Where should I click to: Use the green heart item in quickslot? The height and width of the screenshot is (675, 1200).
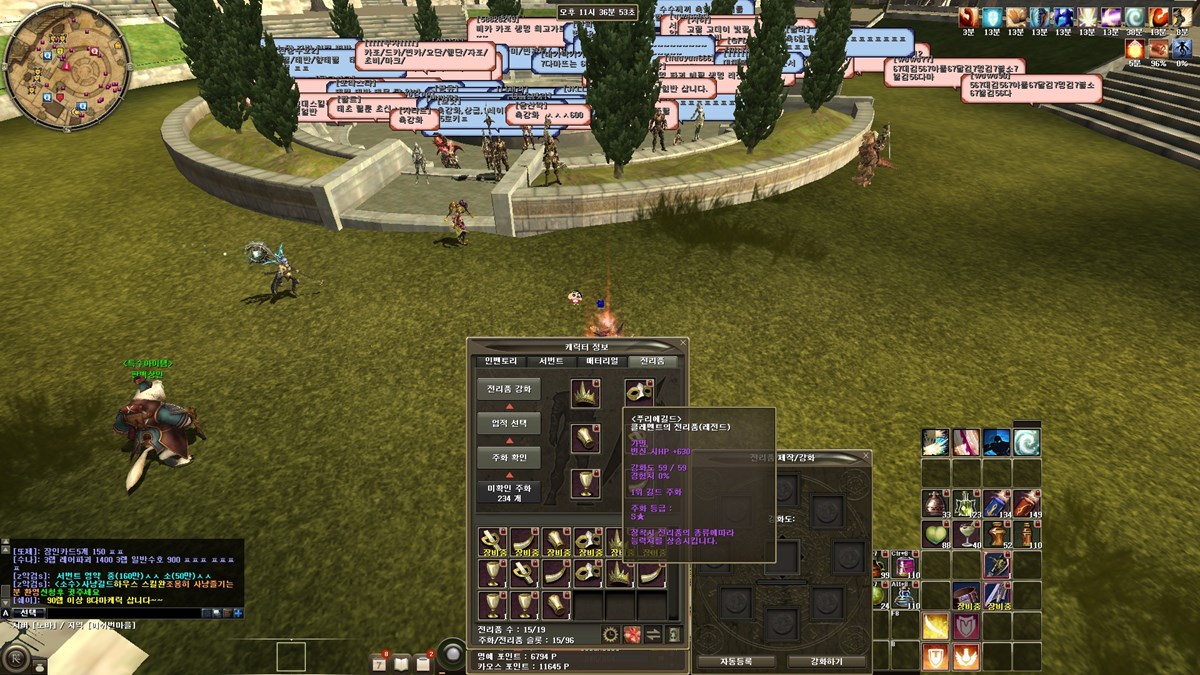pyautogui.click(x=935, y=536)
